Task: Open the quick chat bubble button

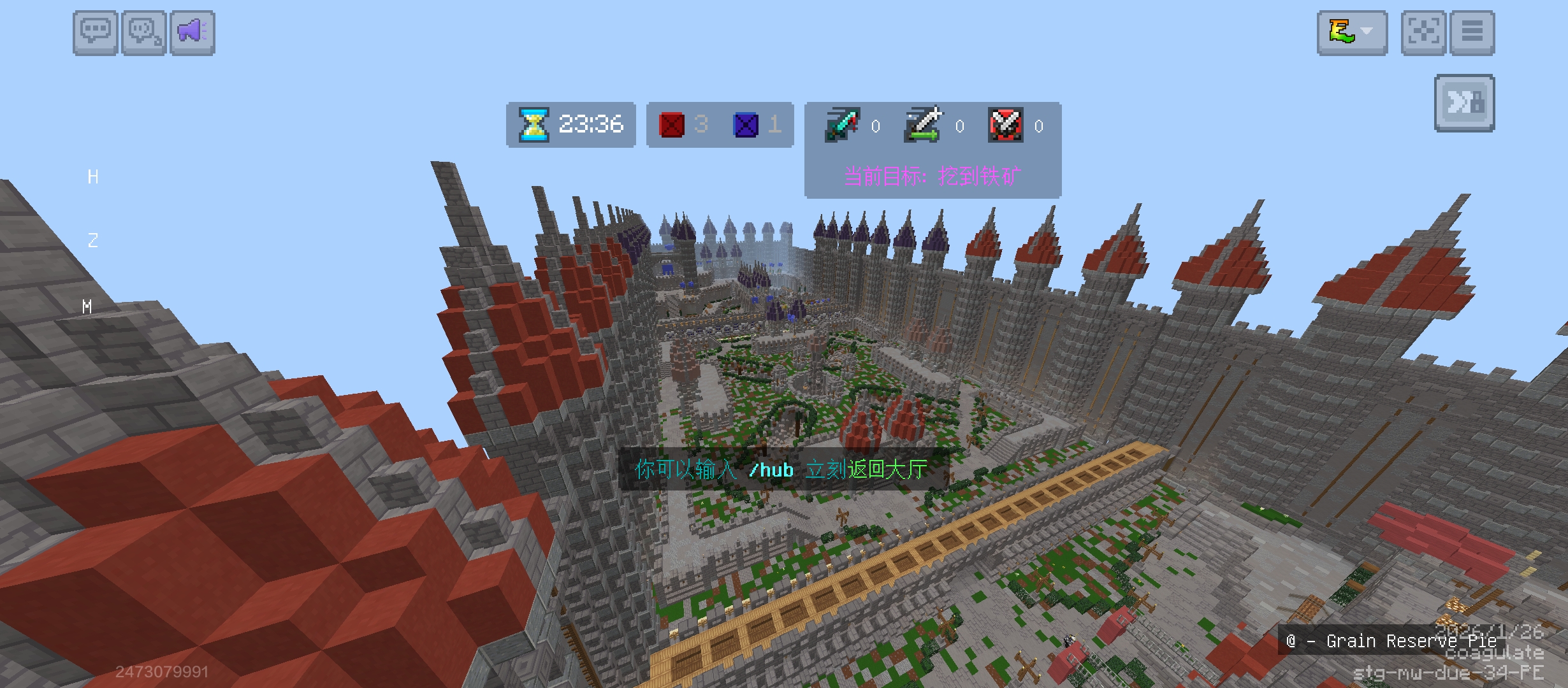Action: [x=144, y=32]
